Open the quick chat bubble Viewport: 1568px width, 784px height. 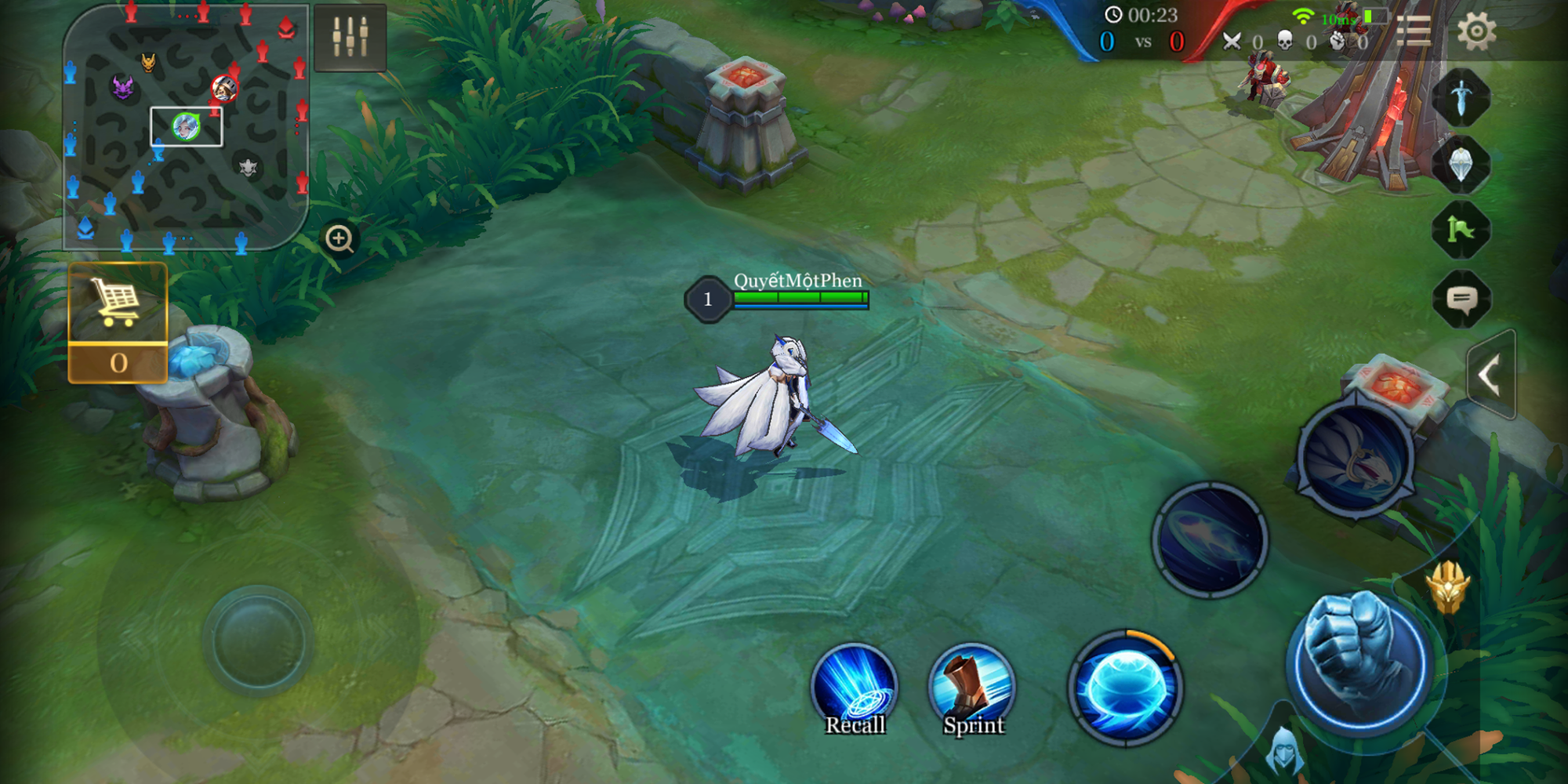point(1461,299)
